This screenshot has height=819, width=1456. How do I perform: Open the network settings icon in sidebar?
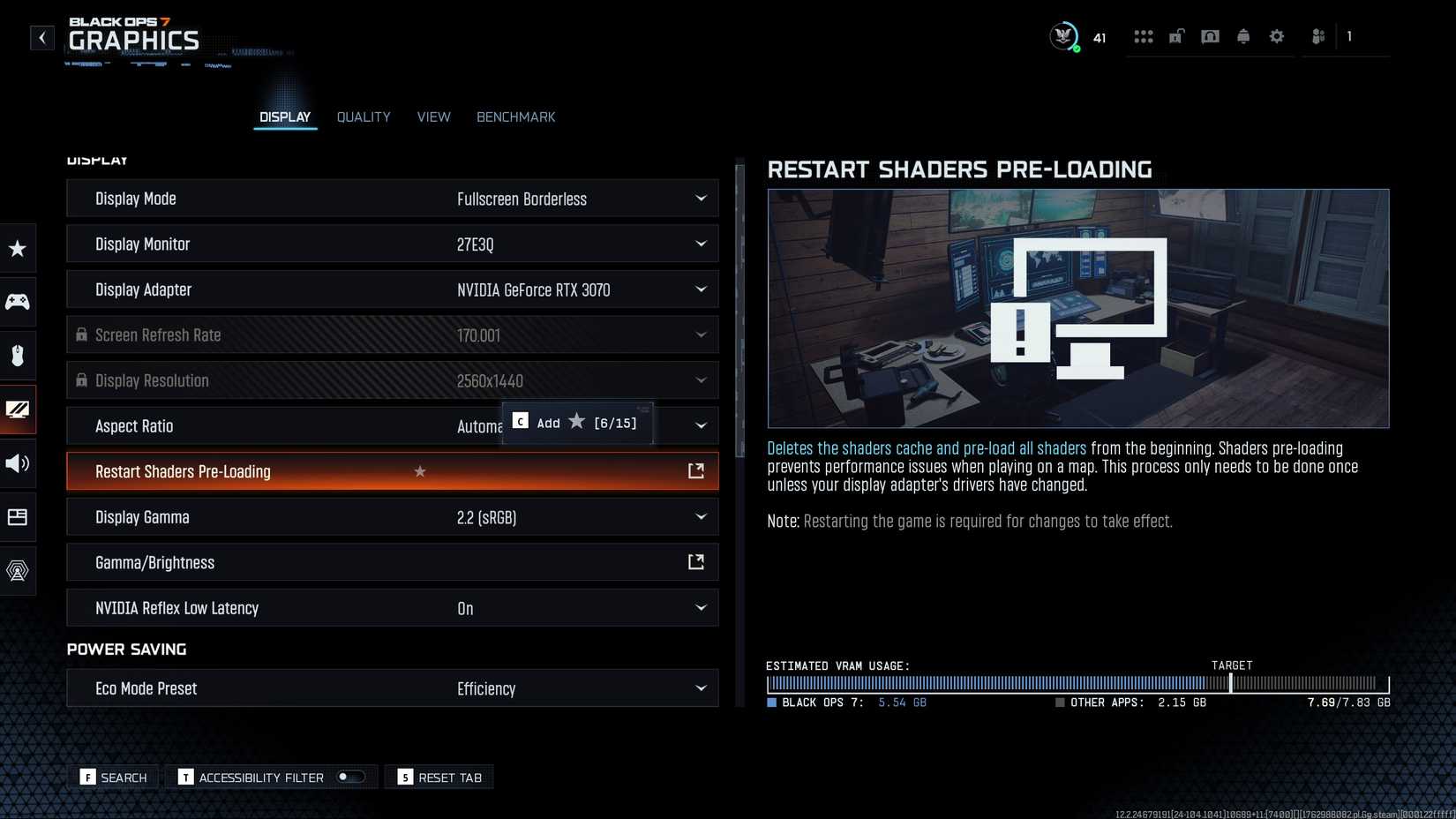(18, 571)
